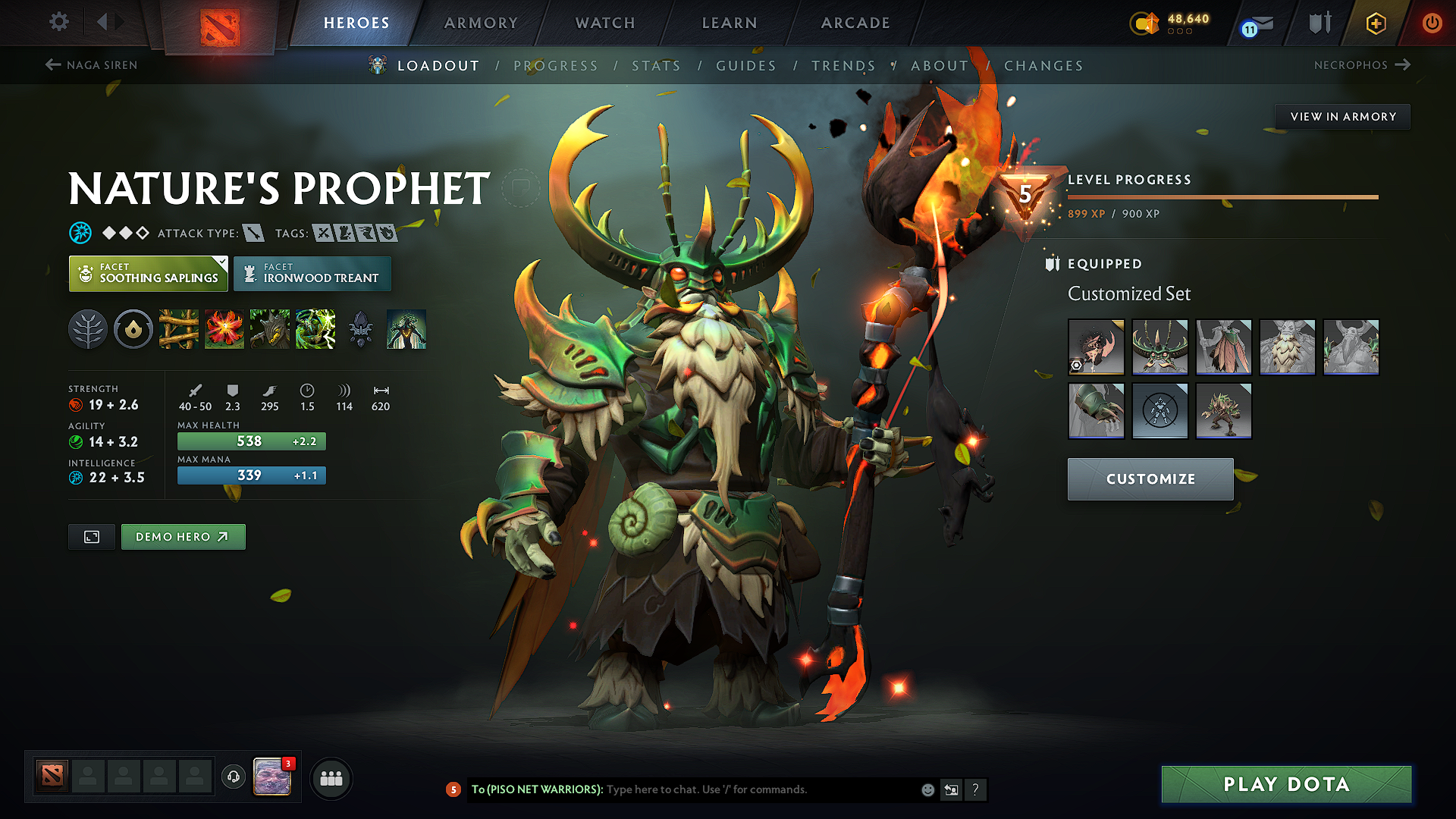Viewport: 1456px width, 819px height.
Task: Toggle the fullscreen hero preview icon
Action: pyautogui.click(x=91, y=536)
